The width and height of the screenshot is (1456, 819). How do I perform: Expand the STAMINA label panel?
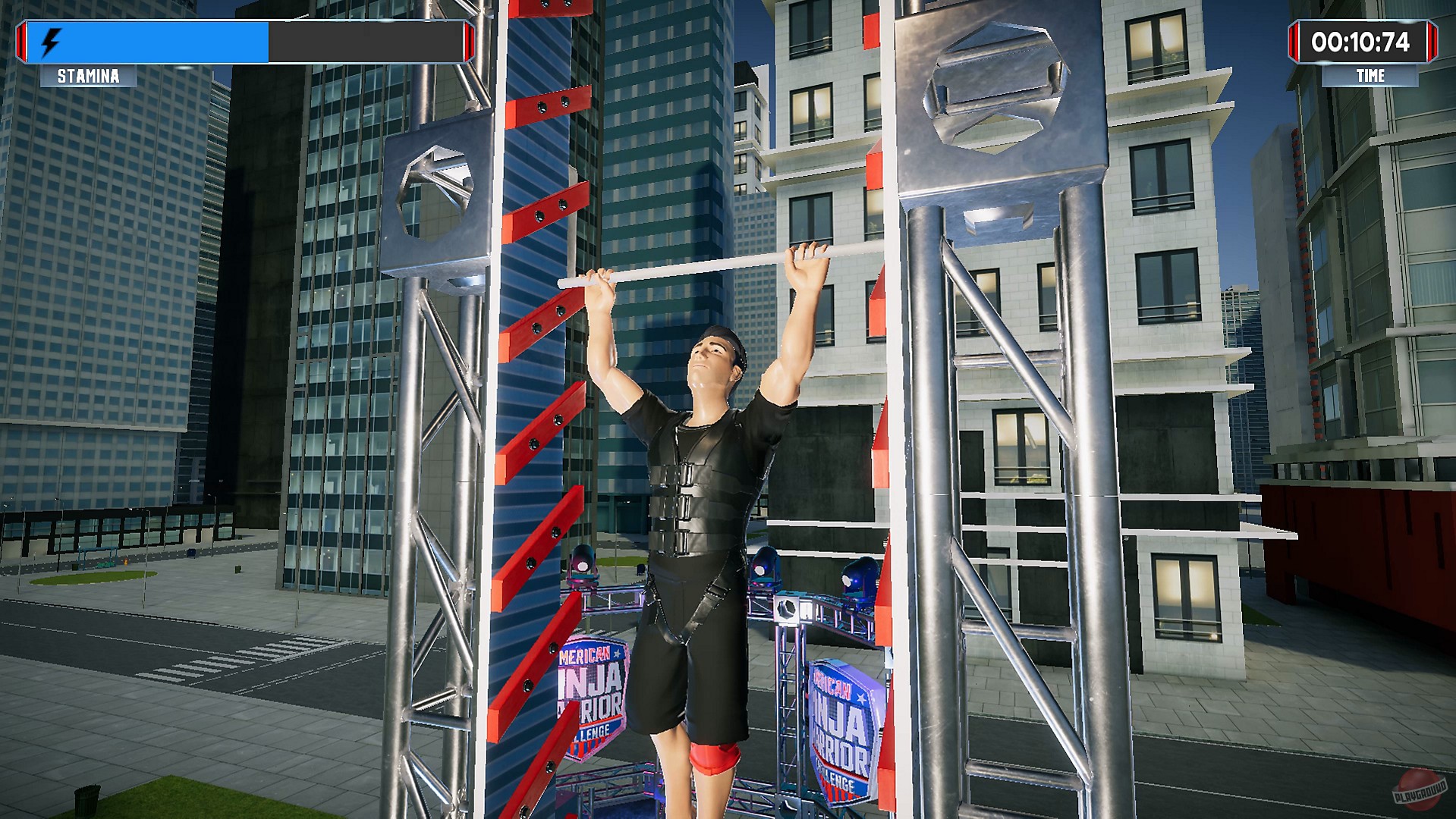(87, 76)
